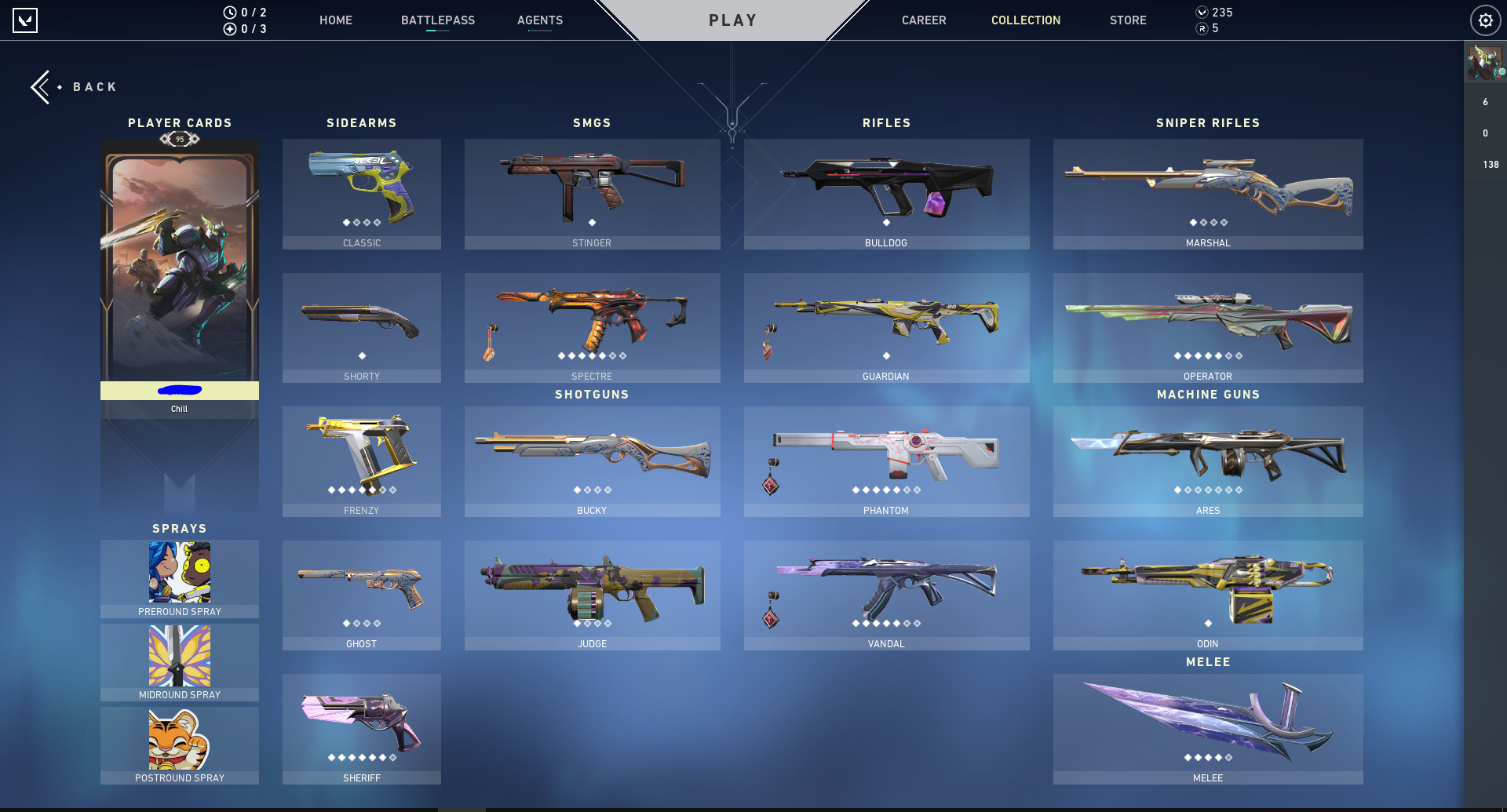Screen dimensions: 1507x812
Task: Open the CAREER page
Action: coord(924,20)
